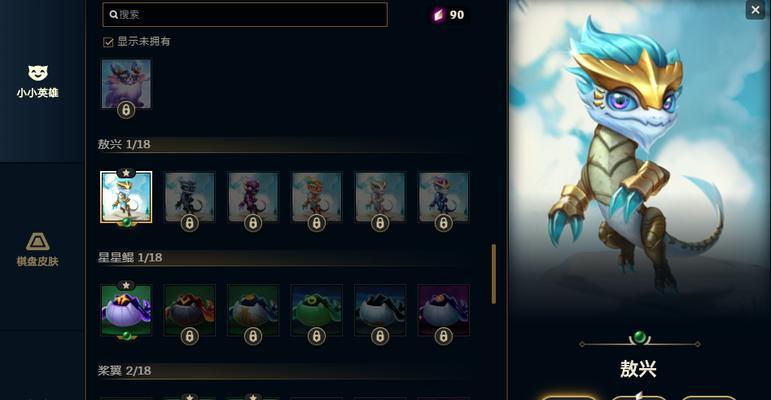Select the owned 敖兴 dragon on sky background
Viewport: 771px width, 400px height.
pos(126,197)
